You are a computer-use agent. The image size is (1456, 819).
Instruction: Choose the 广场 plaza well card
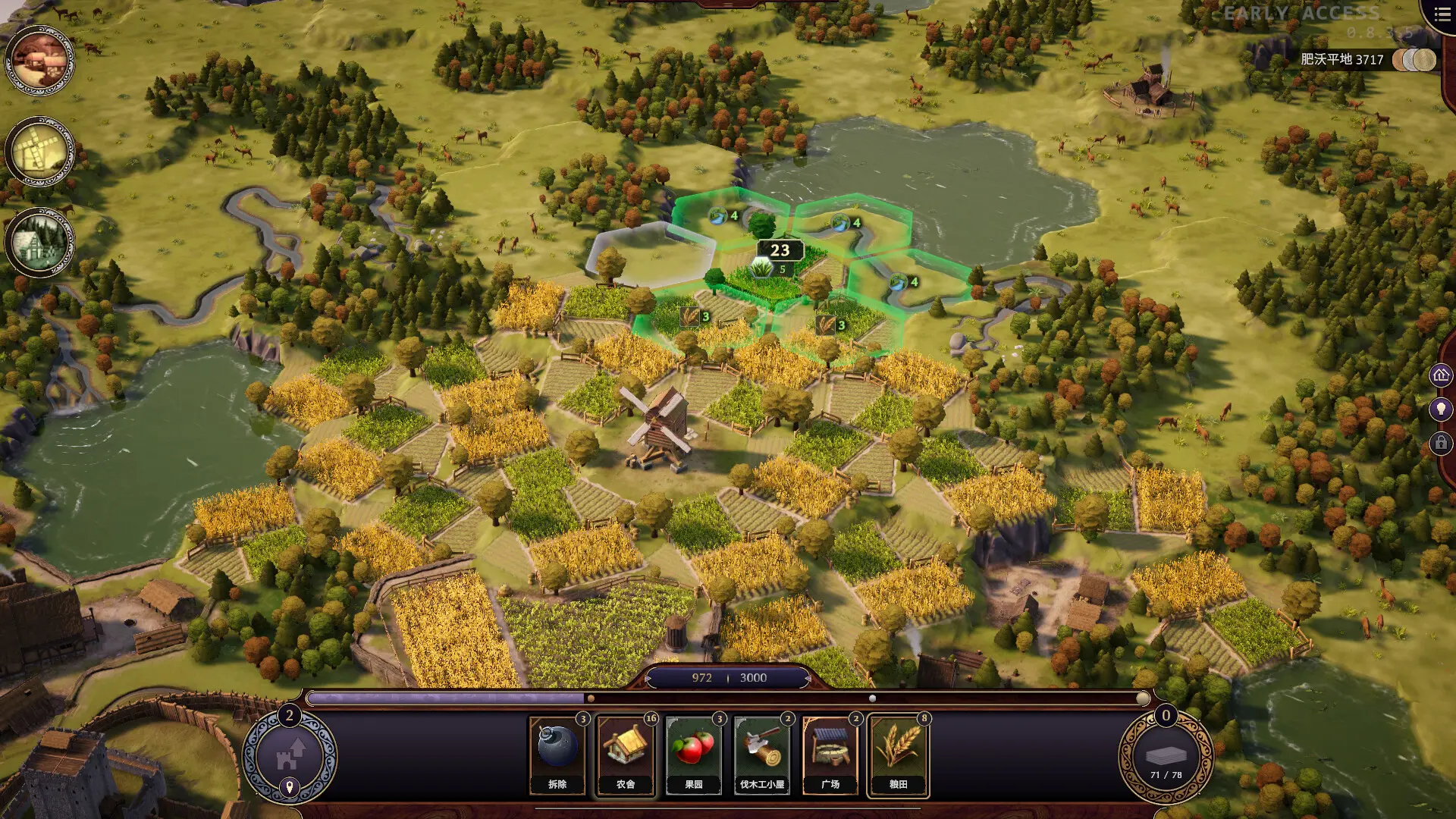(x=830, y=756)
